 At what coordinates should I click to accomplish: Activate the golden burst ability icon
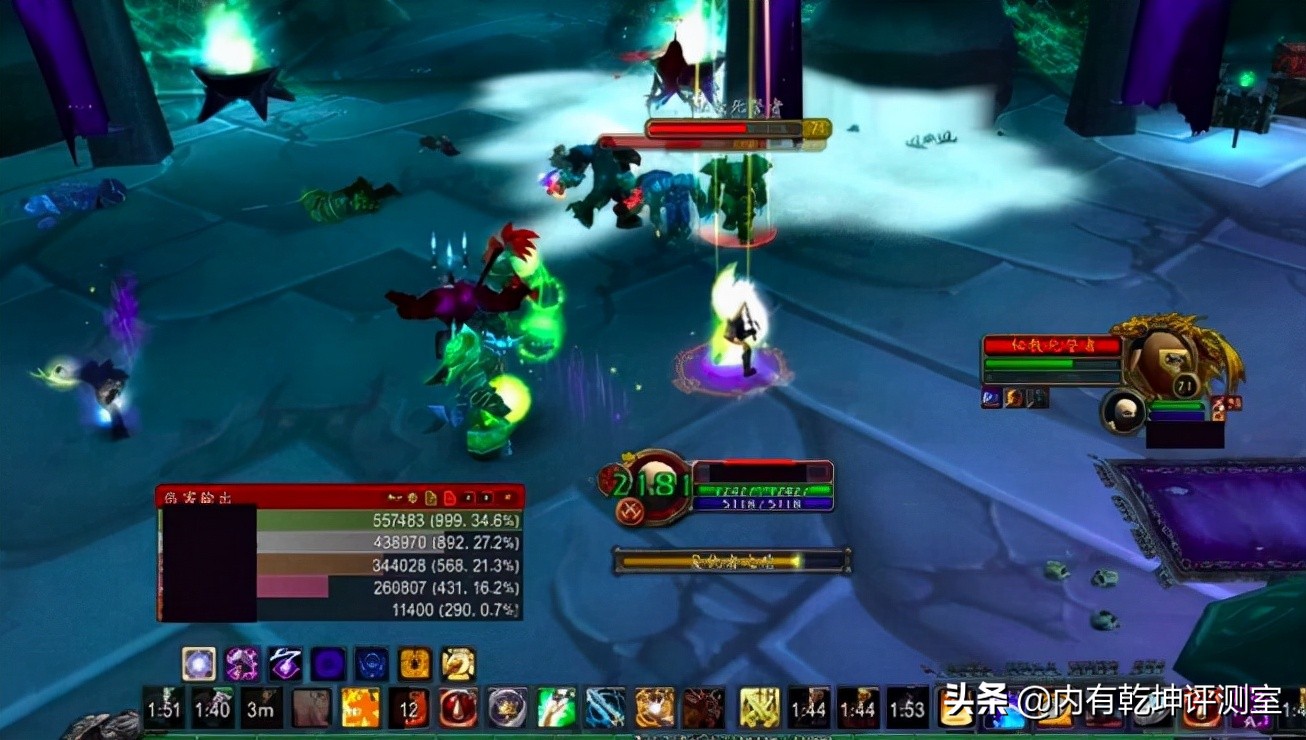pos(654,708)
